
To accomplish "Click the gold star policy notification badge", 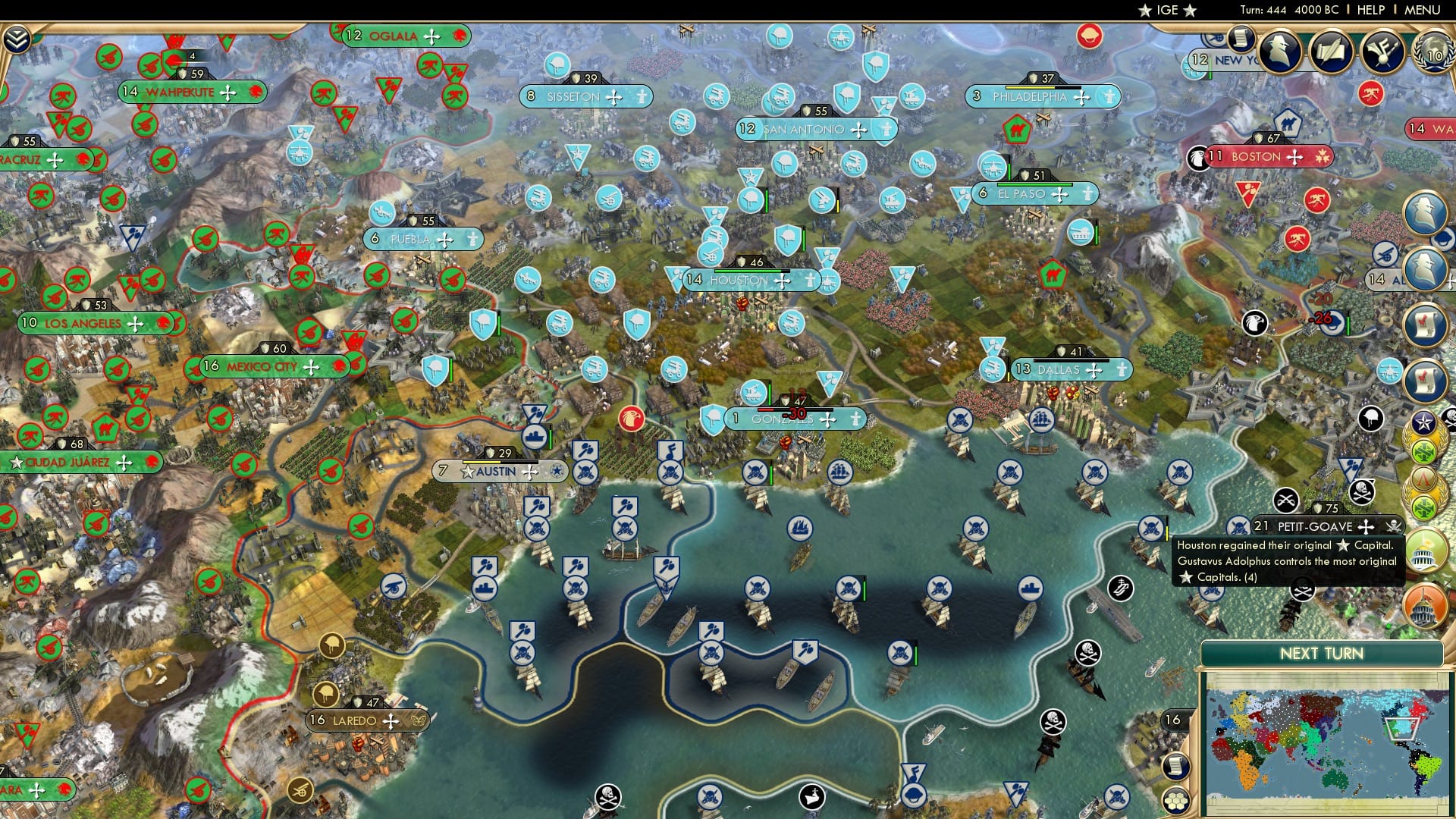I will coord(1423,421).
